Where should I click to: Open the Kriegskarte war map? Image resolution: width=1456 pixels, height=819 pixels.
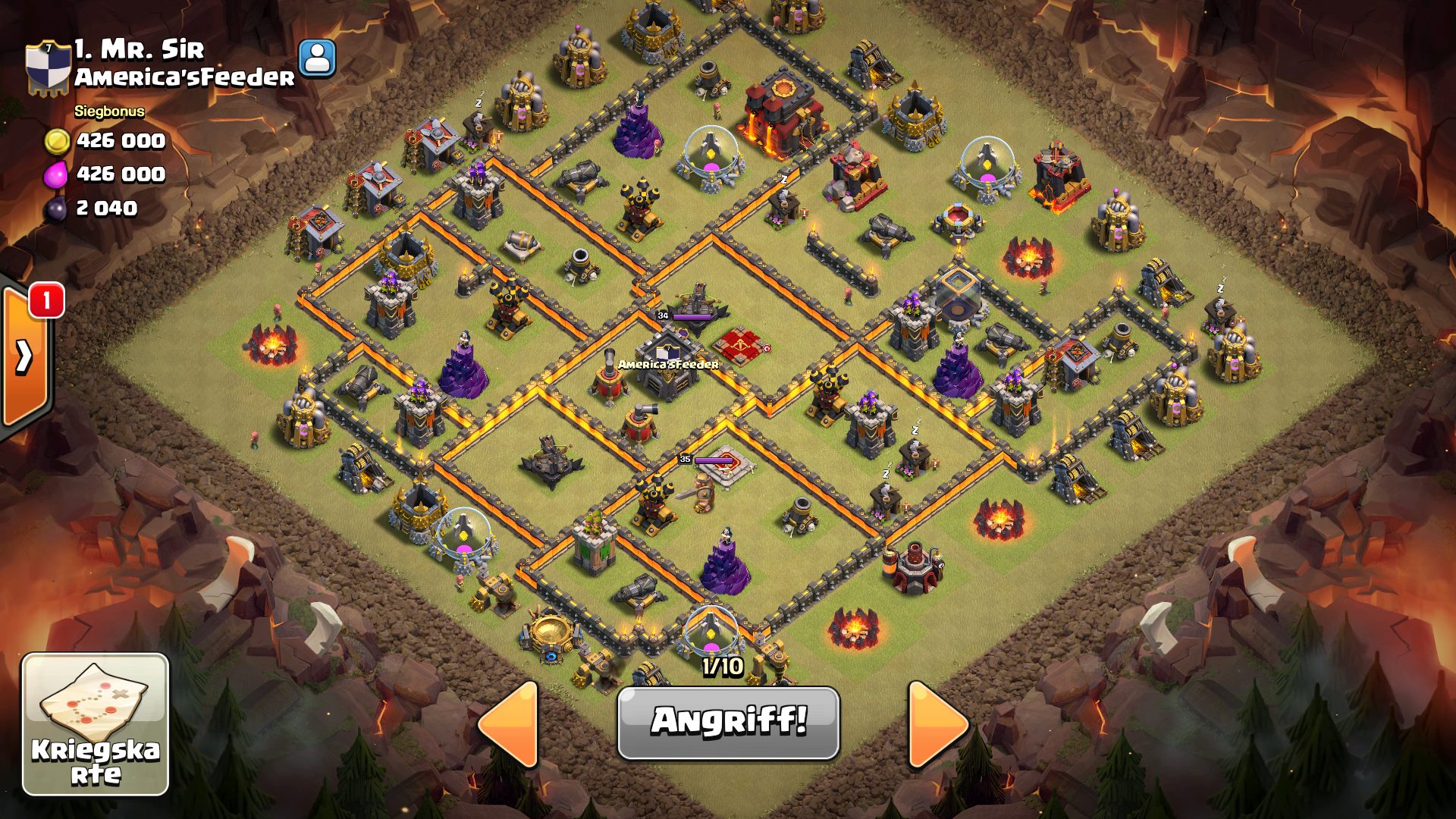click(96, 724)
